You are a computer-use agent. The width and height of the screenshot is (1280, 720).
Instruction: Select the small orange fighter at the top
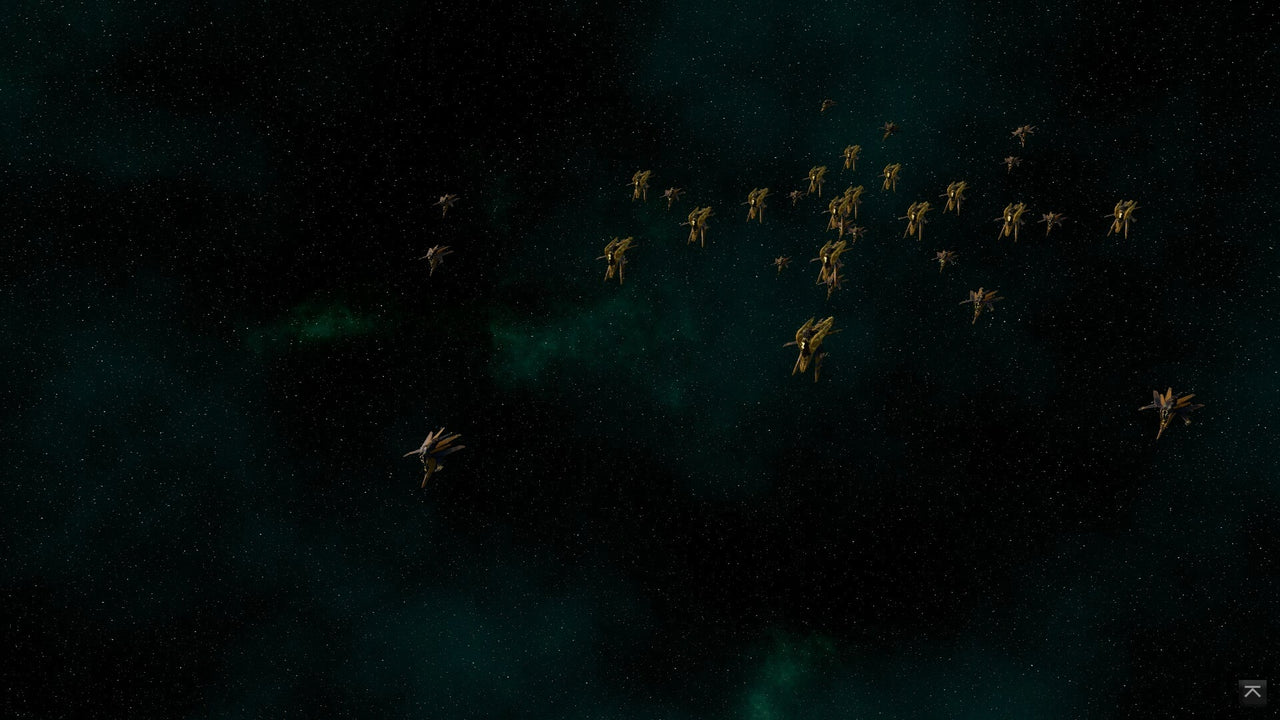coord(826,105)
